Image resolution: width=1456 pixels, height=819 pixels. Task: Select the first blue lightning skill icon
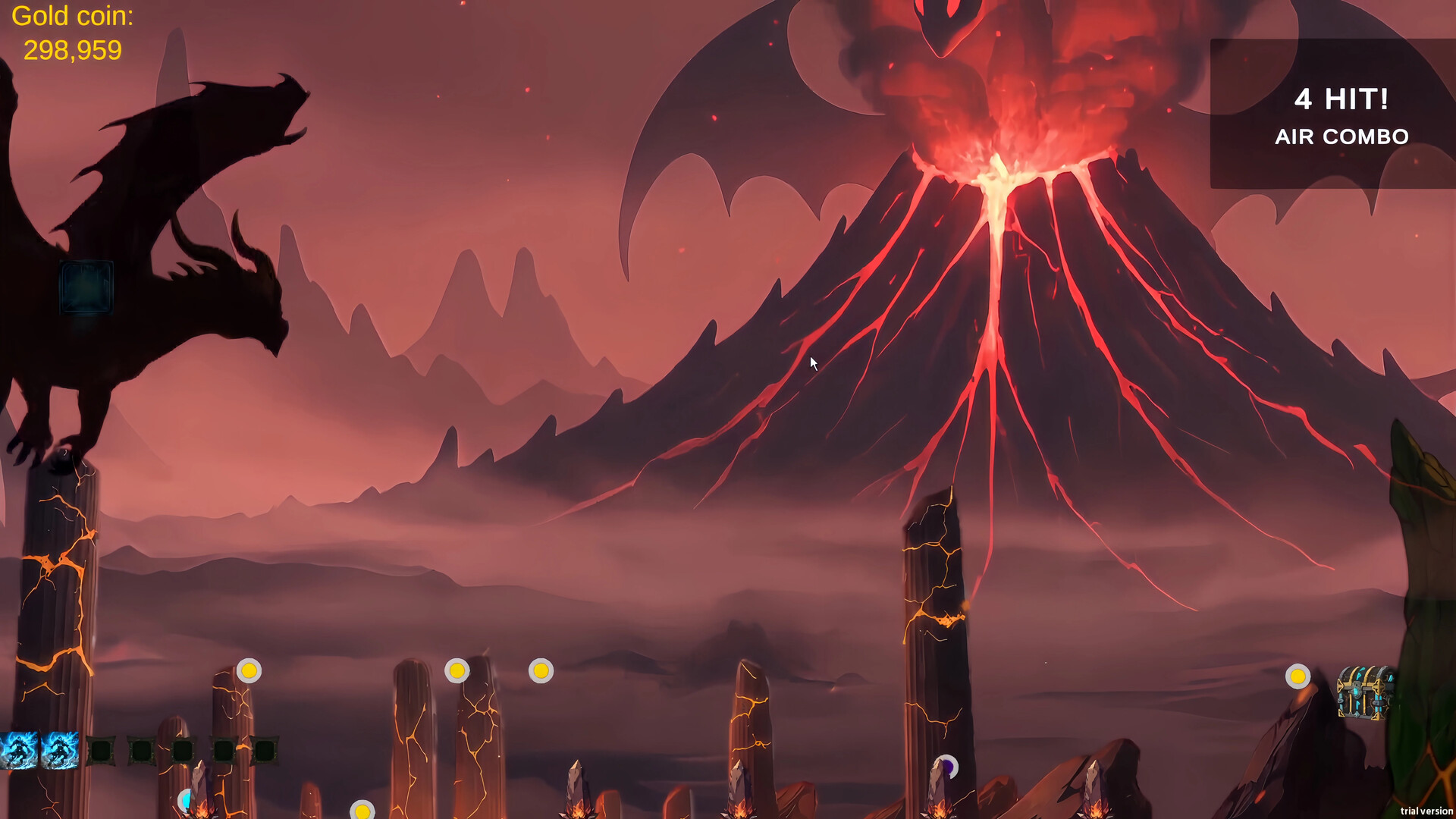point(19,751)
